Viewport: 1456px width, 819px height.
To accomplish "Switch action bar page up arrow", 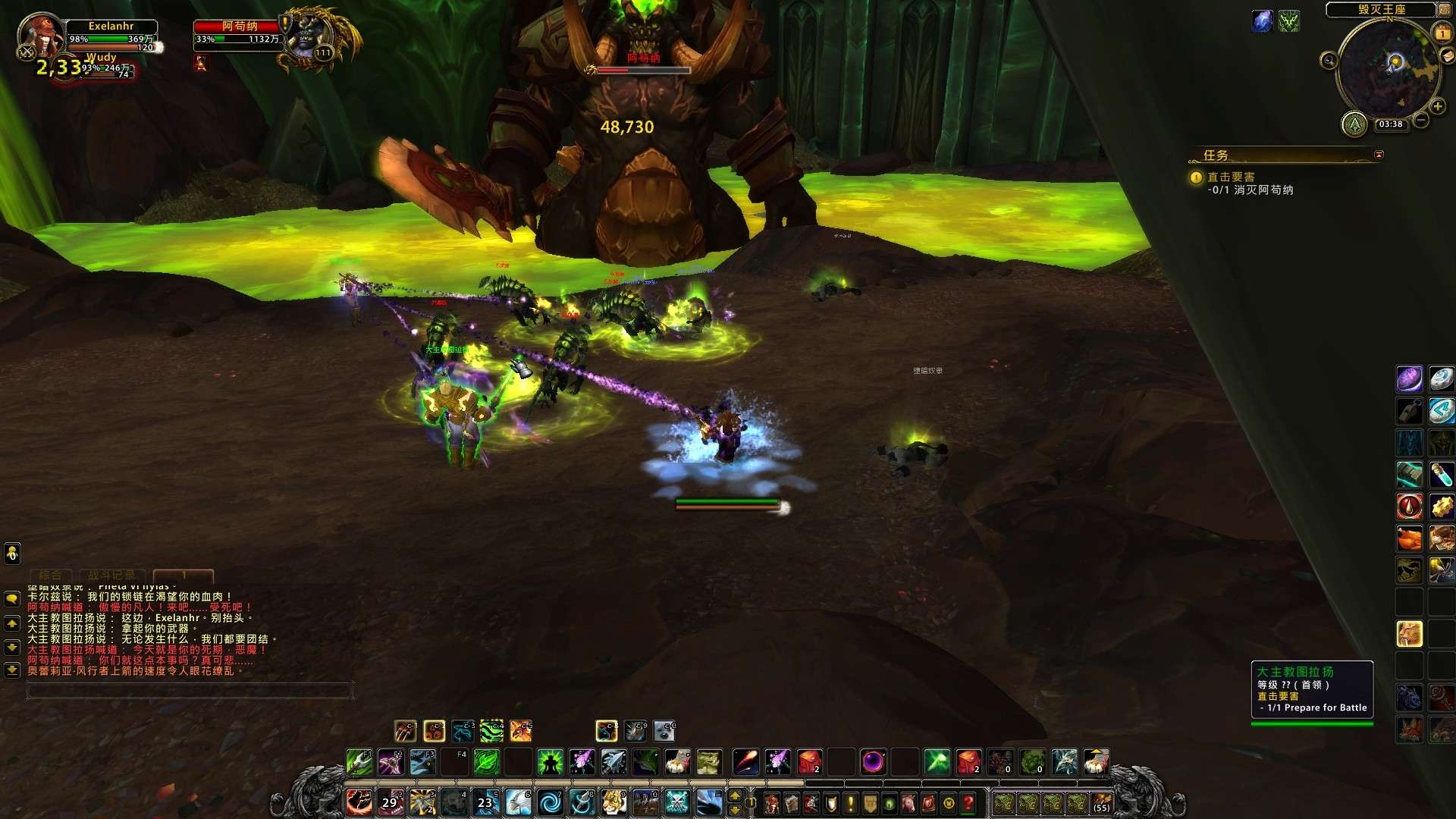I will pyautogui.click(x=734, y=795).
